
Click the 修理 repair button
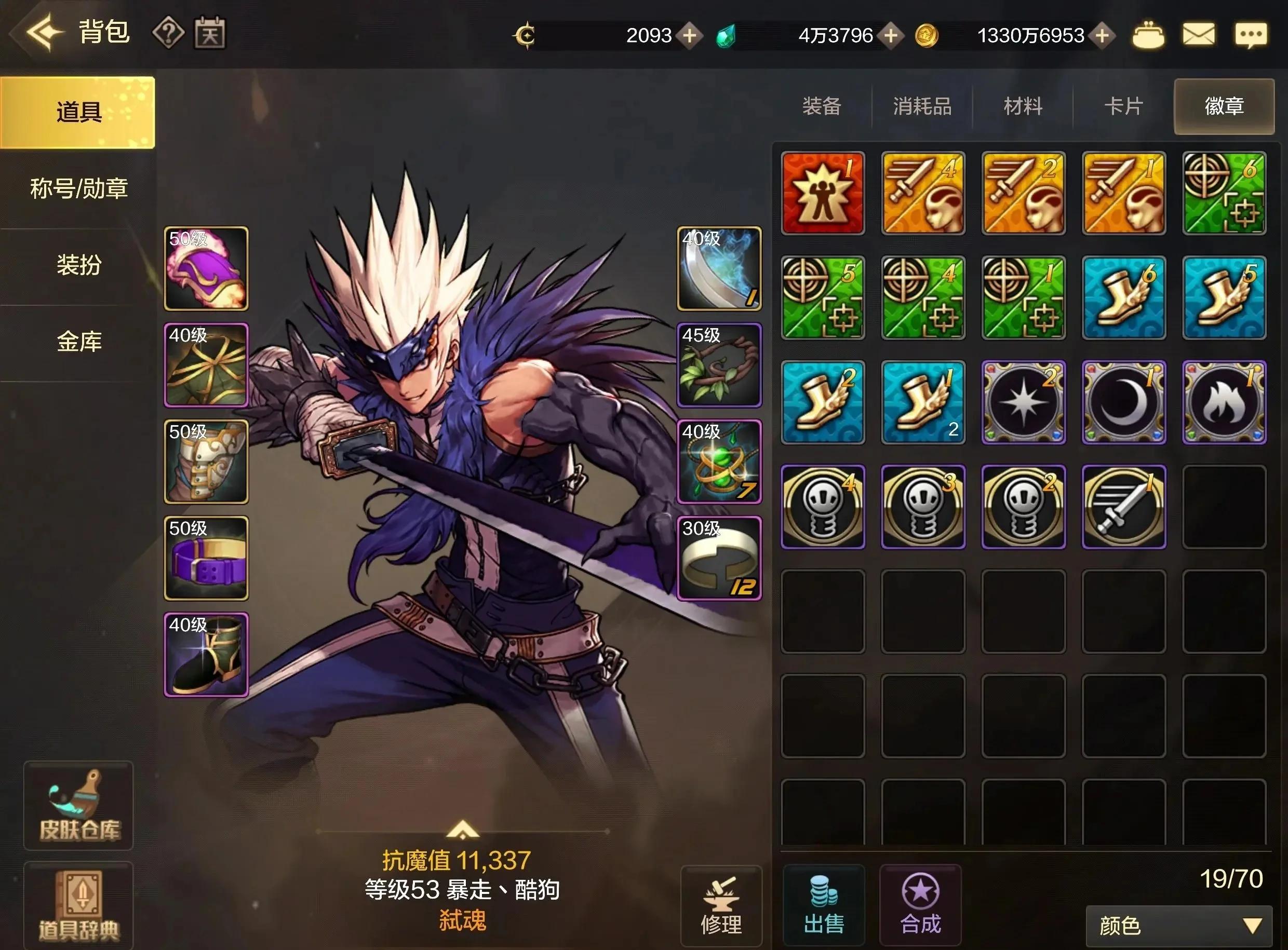(x=721, y=905)
